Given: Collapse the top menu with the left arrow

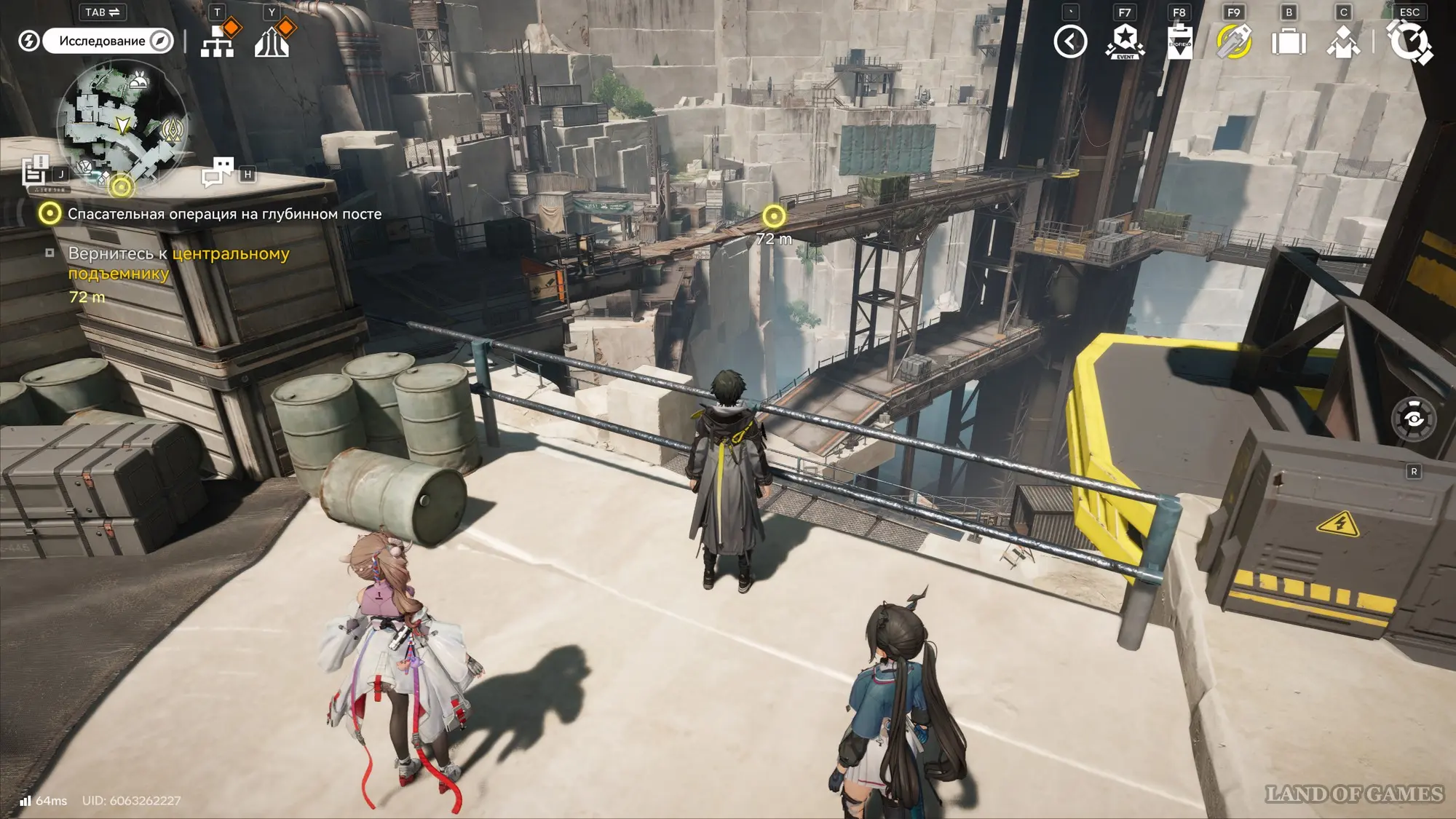Looking at the screenshot, I should pyautogui.click(x=1070, y=41).
